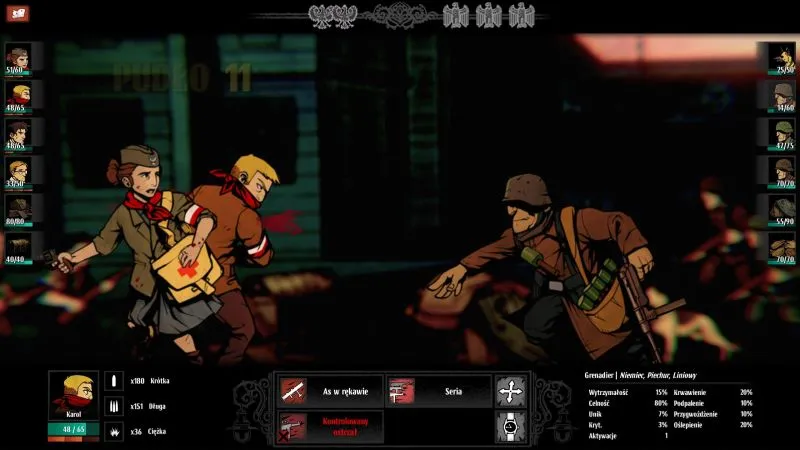Click the wristwatch wait button
The height and width of the screenshot is (450, 800).
(x=510, y=426)
